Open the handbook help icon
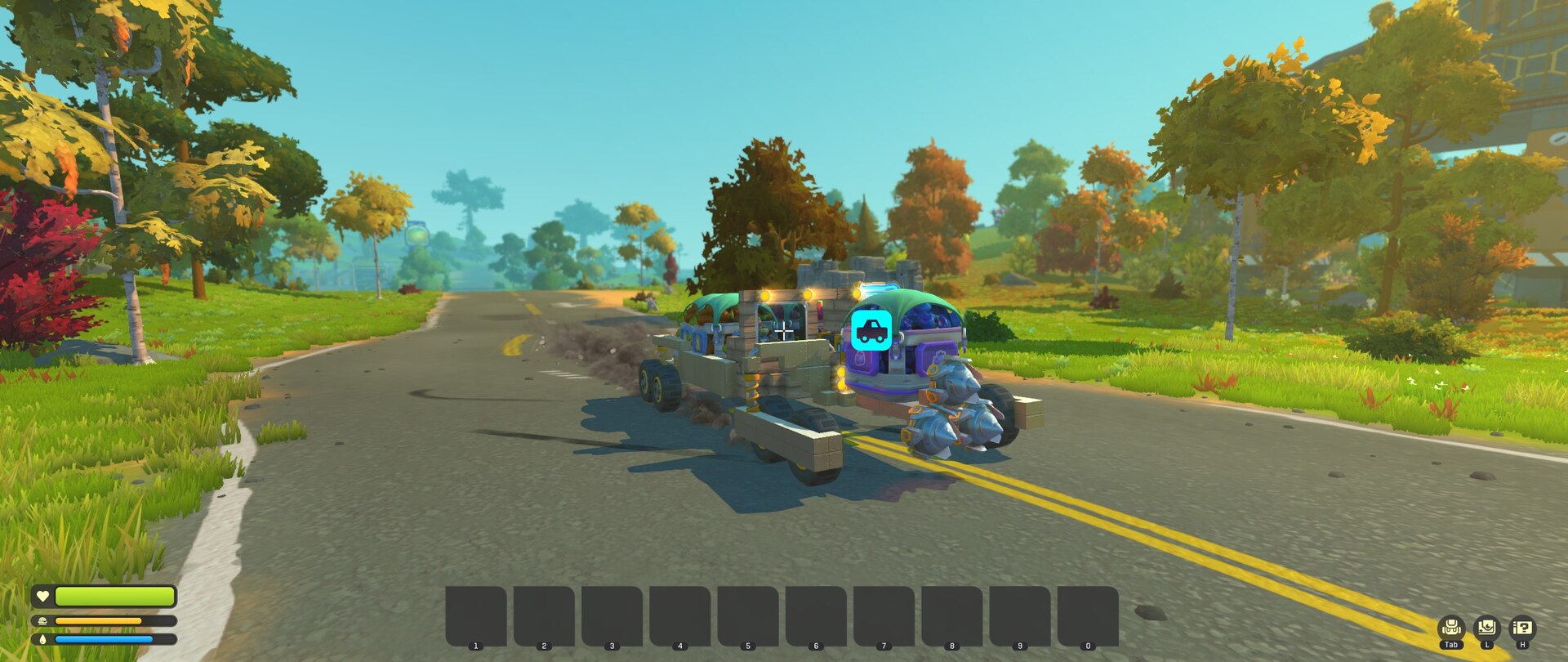This screenshot has width=1568, height=662. (1522, 628)
